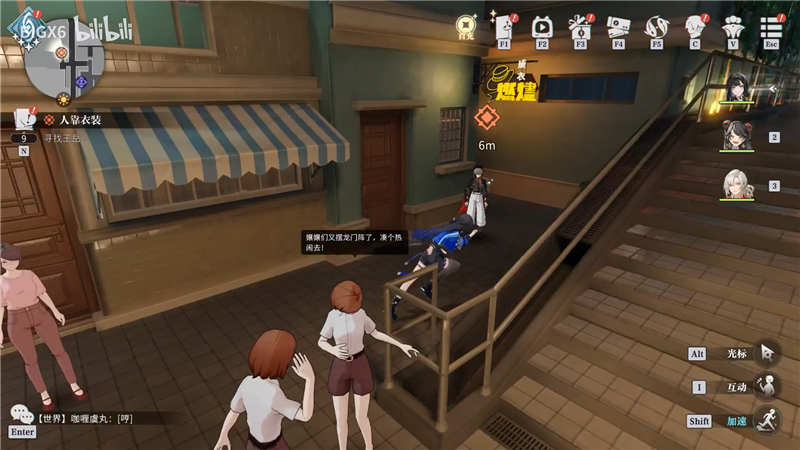Tap the 互动 interact button
800x450 pixels.
point(767,387)
